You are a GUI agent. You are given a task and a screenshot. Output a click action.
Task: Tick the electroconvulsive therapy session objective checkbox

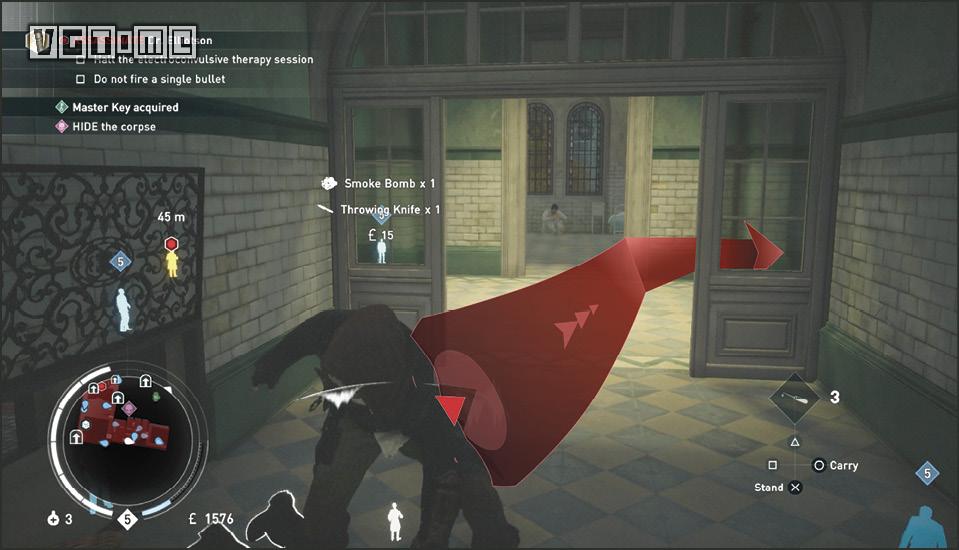81,60
